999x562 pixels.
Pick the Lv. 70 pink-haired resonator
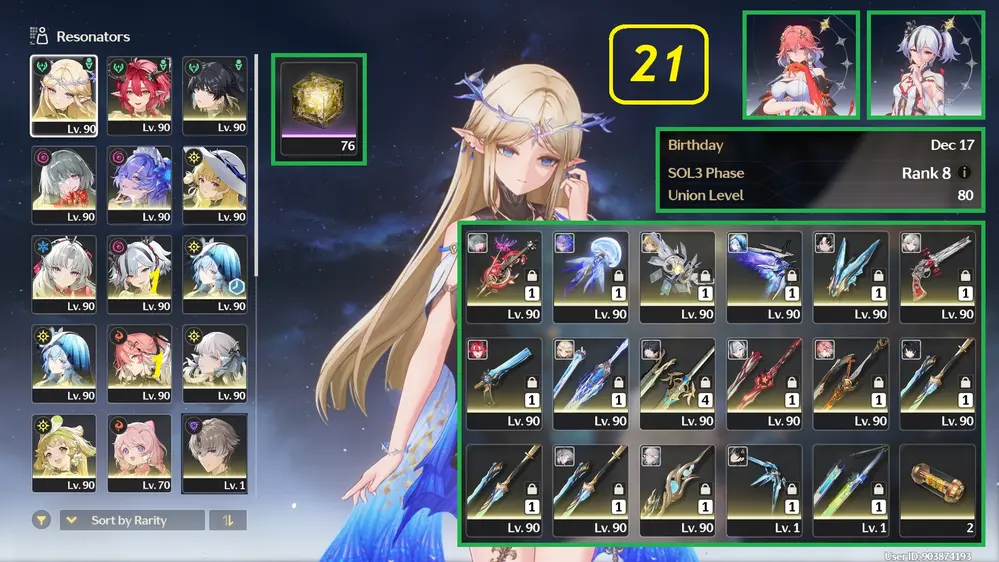[139, 454]
